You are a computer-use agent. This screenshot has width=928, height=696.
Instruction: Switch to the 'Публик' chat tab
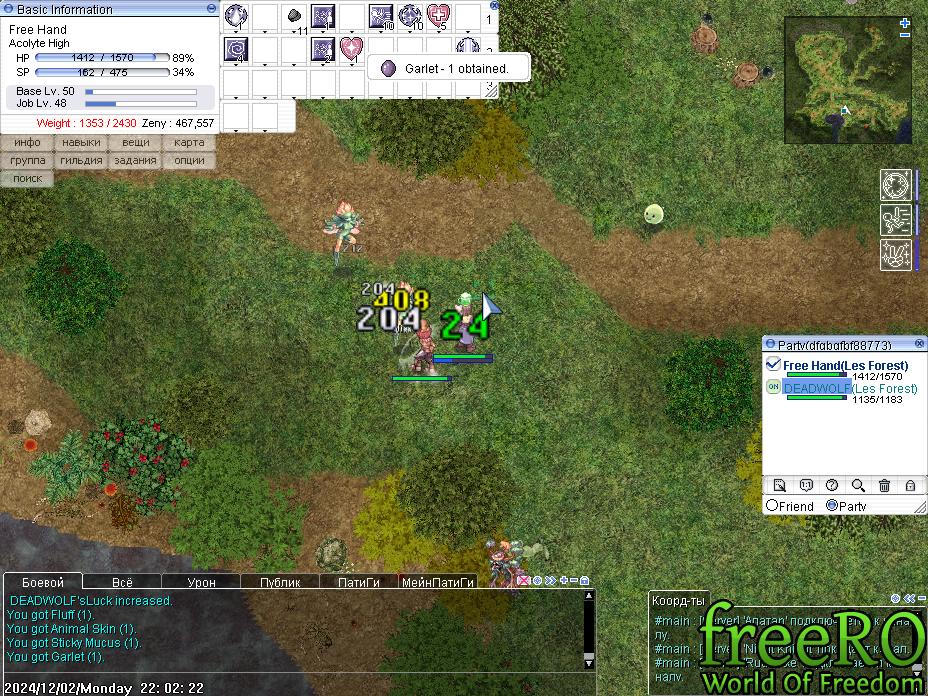pos(279,582)
